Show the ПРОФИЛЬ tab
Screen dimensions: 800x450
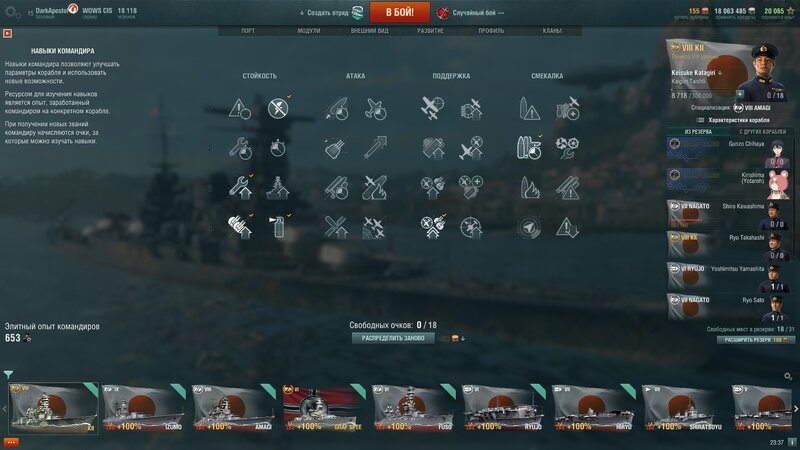pyautogui.click(x=491, y=31)
